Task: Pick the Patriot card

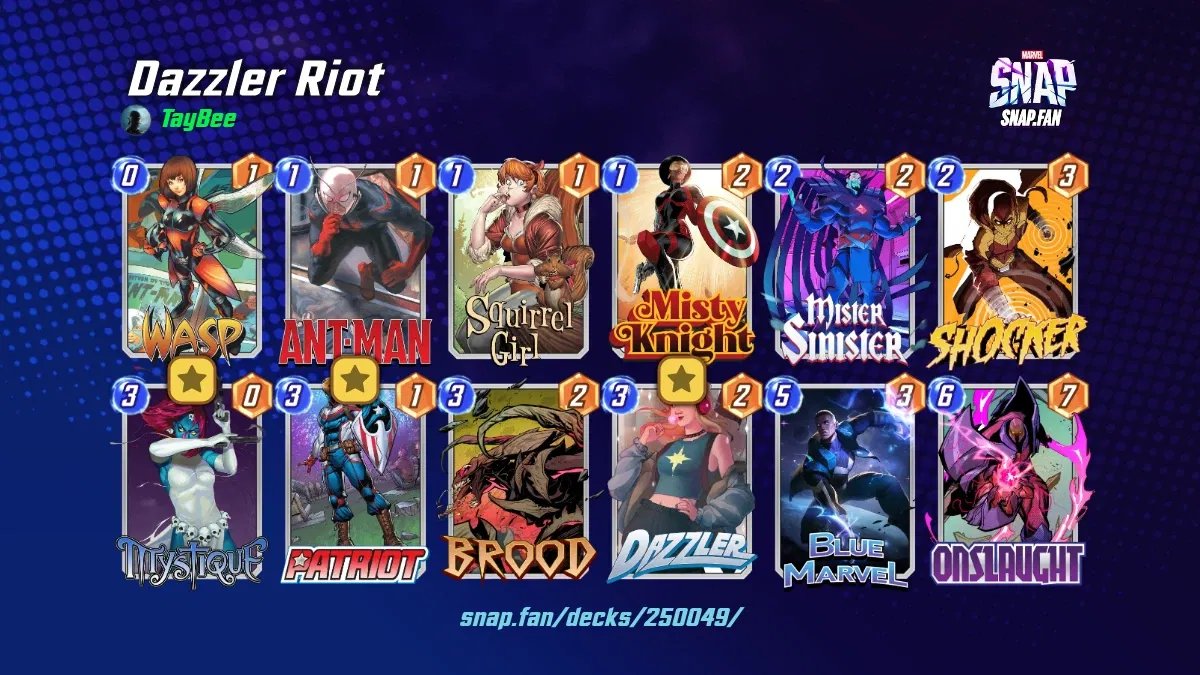Action: tap(356, 482)
